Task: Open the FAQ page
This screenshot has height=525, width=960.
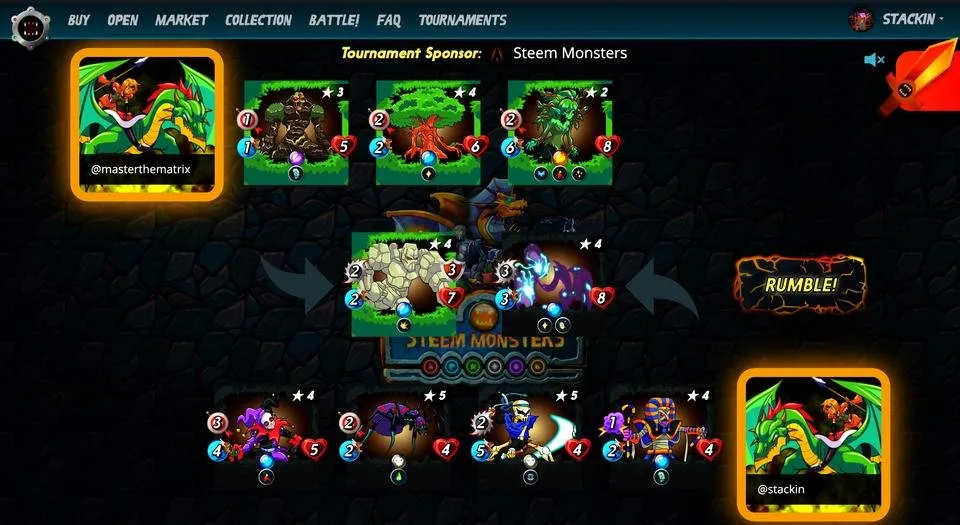Action: pos(389,20)
